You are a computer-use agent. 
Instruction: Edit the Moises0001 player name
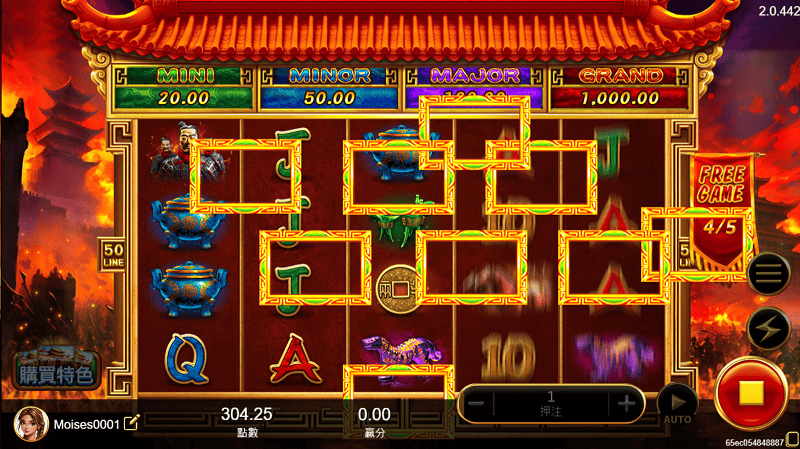tap(132, 423)
